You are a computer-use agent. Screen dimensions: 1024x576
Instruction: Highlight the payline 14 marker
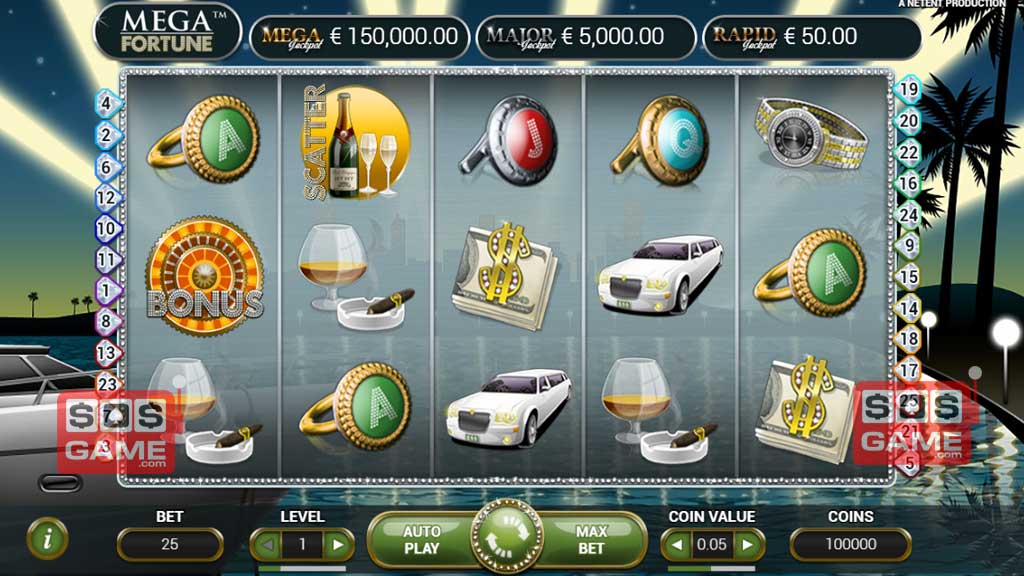[x=909, y=308]
